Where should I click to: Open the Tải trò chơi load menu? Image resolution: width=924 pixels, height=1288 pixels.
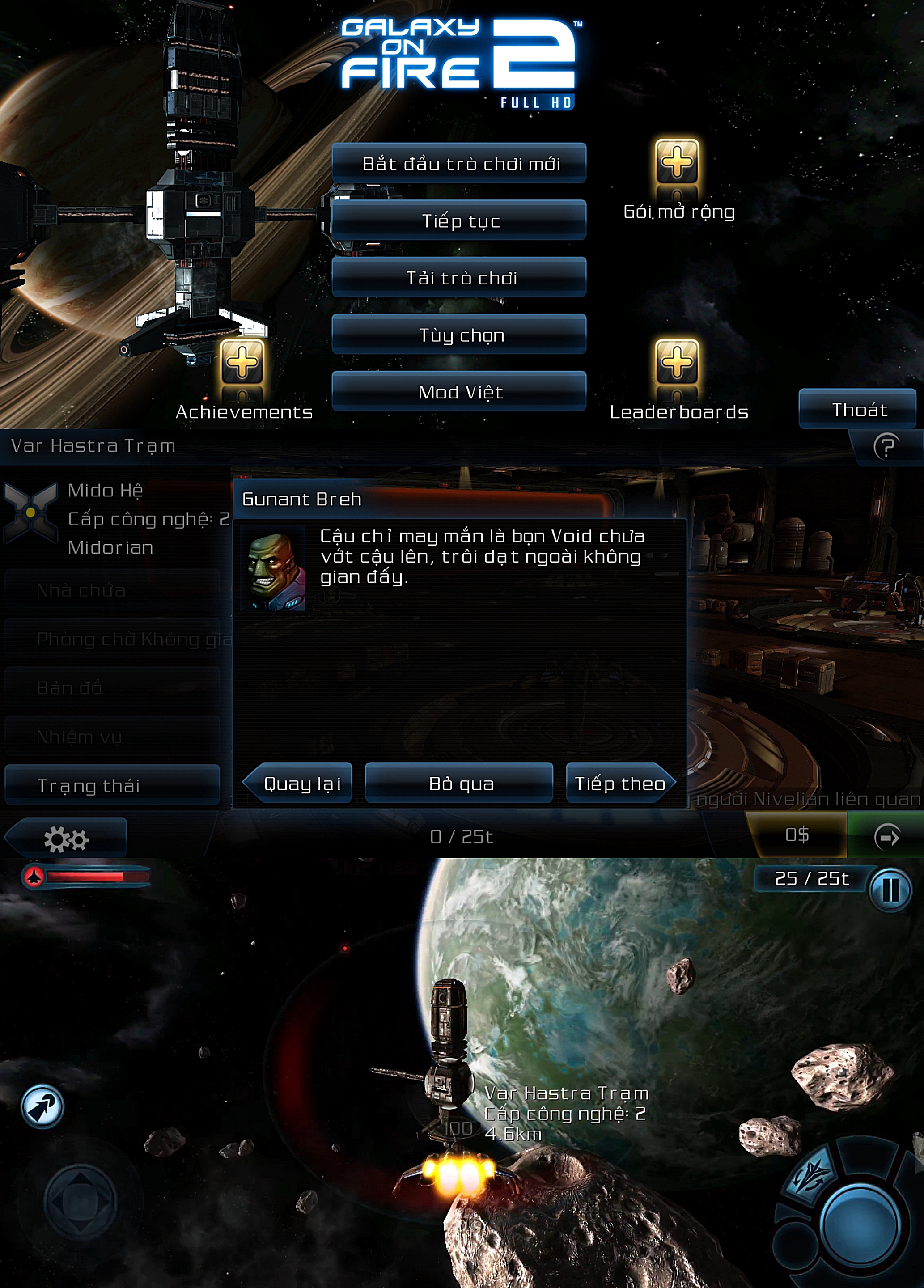[459, 277]
